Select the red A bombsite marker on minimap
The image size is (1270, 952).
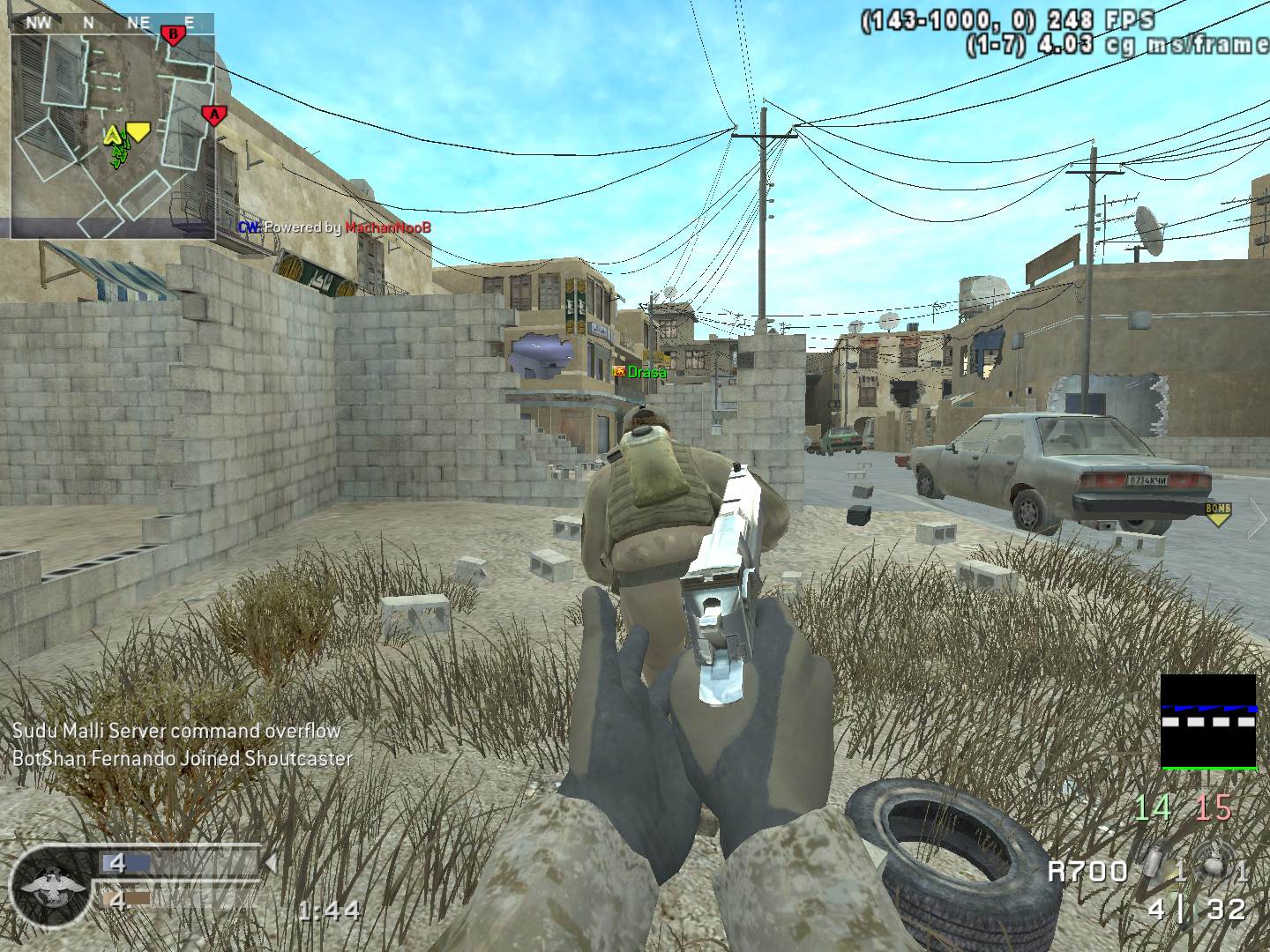(x=212, y=115)
